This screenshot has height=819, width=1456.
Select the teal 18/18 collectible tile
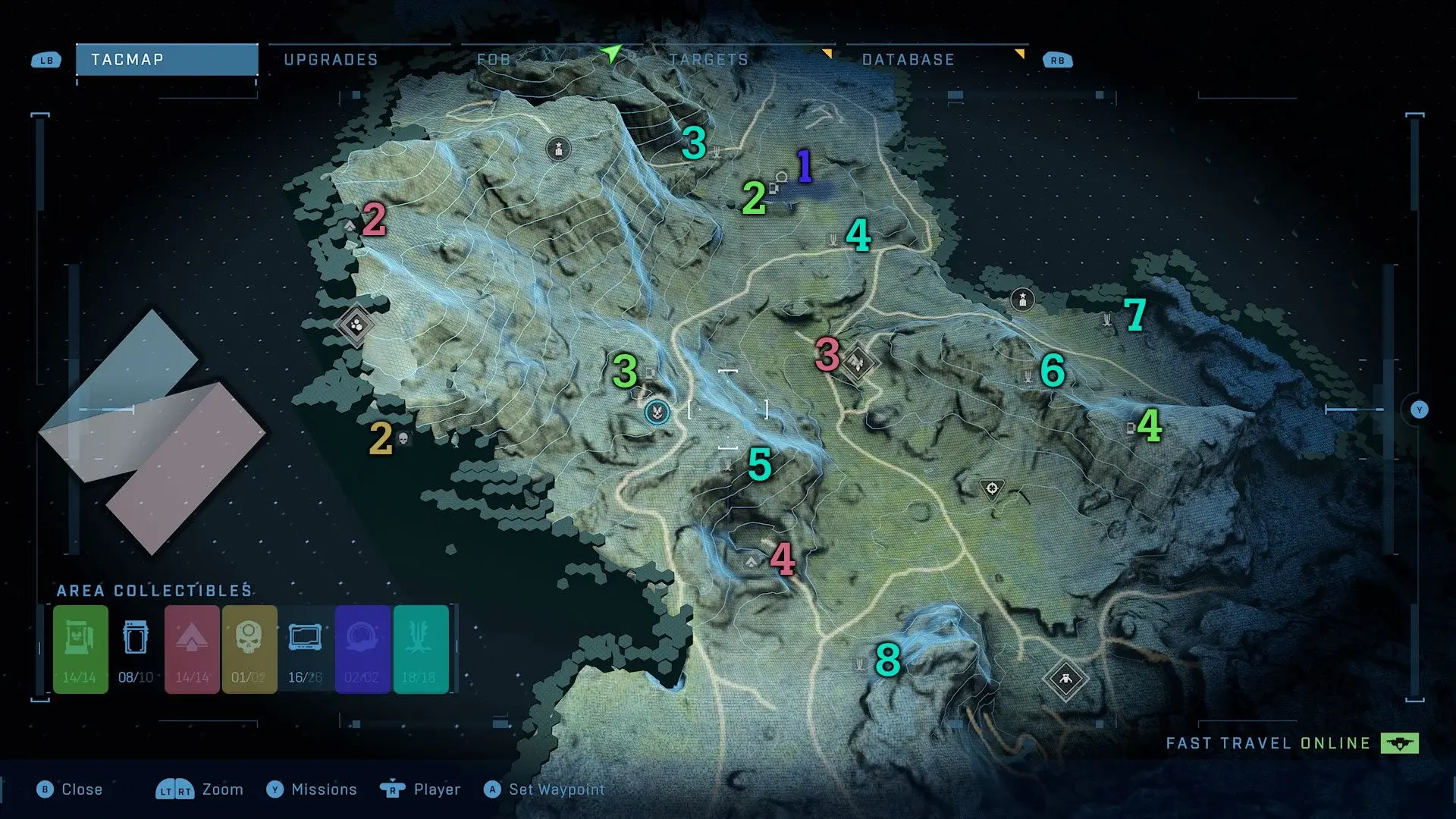[419, 649]
